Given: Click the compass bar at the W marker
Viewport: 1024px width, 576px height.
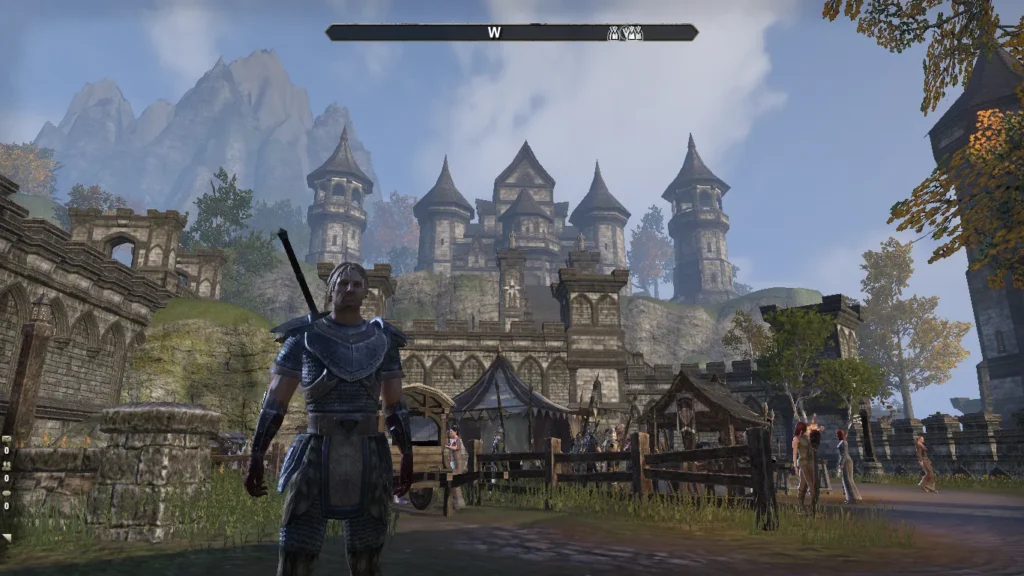Looking at the screenshot, I should click(494, 32).
